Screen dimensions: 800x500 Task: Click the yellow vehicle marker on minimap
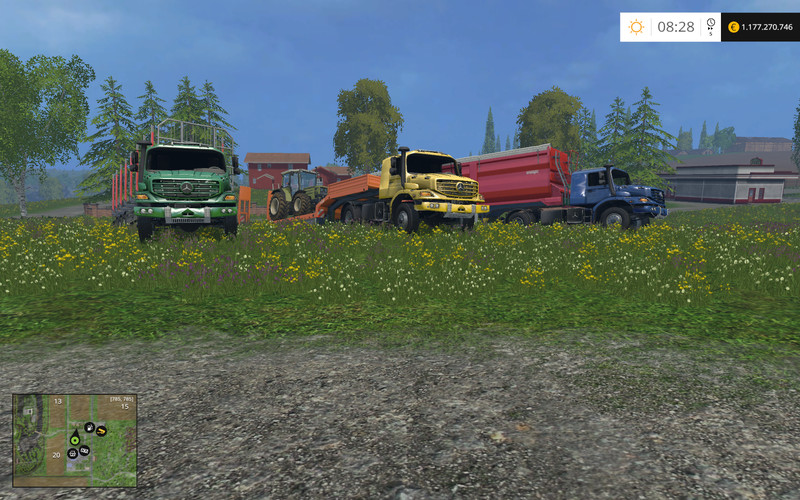tap(101, 431)
